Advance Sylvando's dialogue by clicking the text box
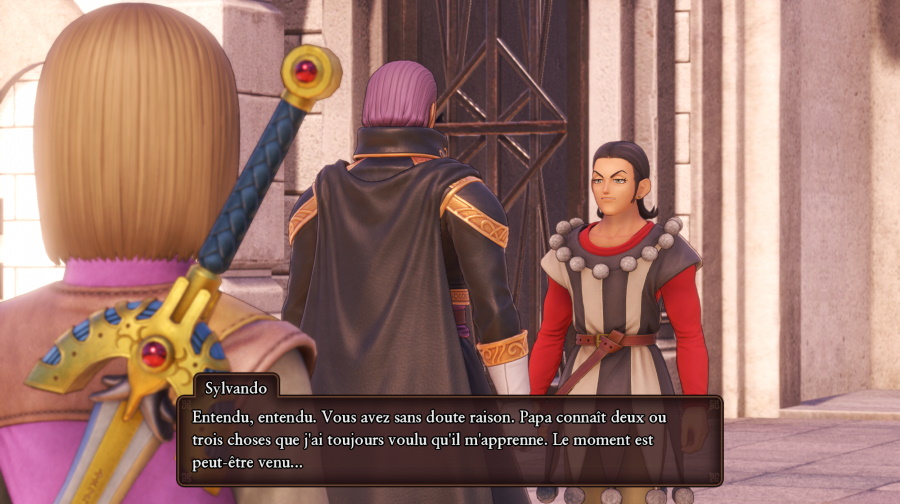The image size is (900, 504). pos(449,441)
